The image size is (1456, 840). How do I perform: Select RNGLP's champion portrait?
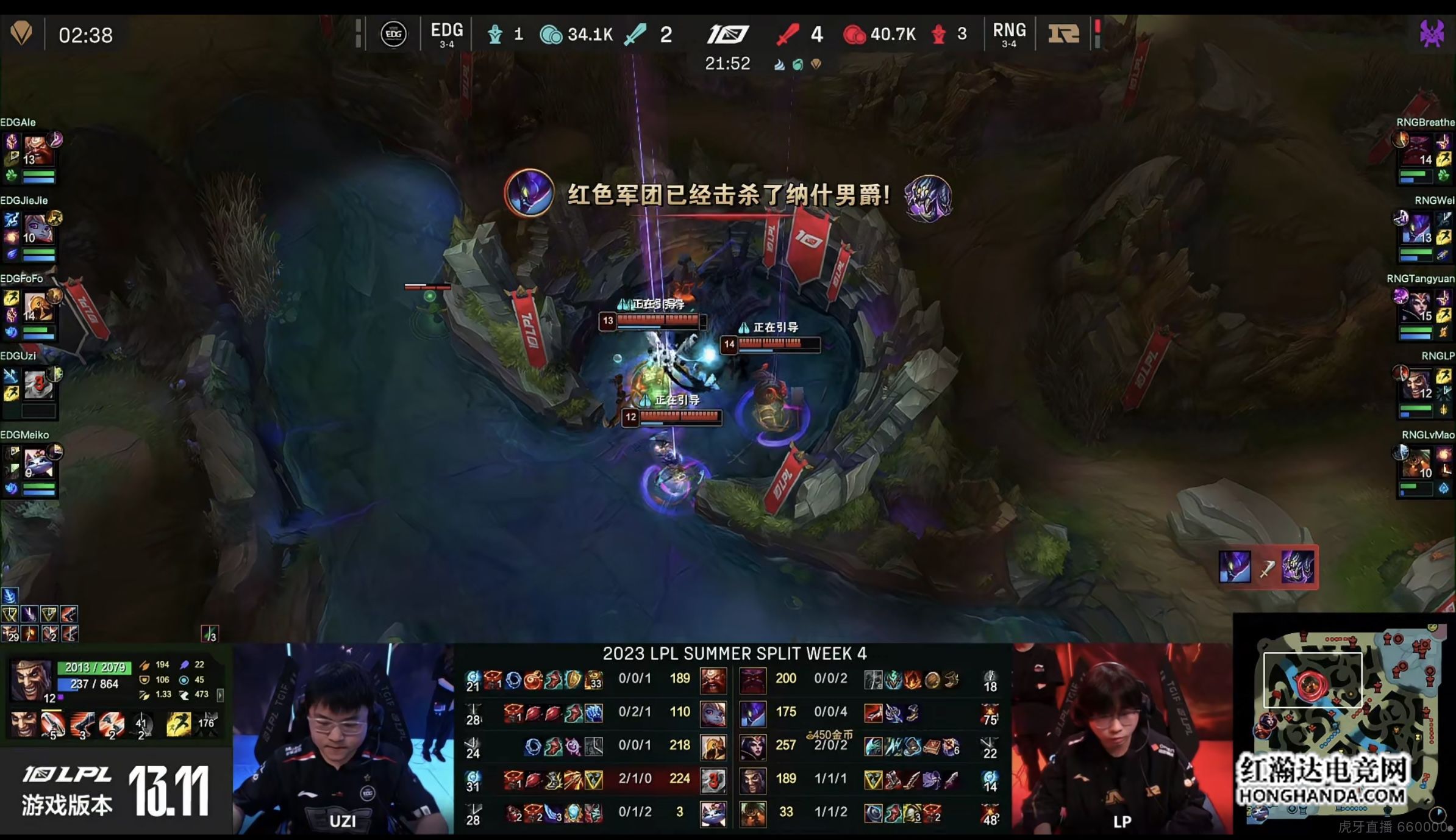click(1417, 385)
